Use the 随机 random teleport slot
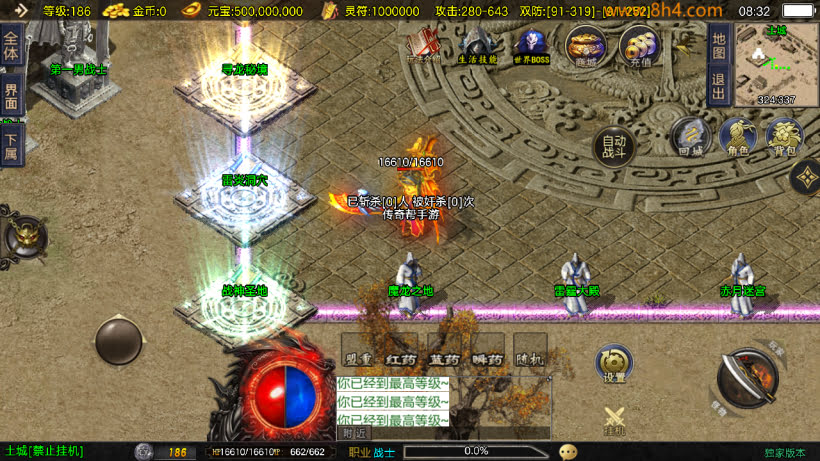The image size is (820, 461). tap(530, 352)
